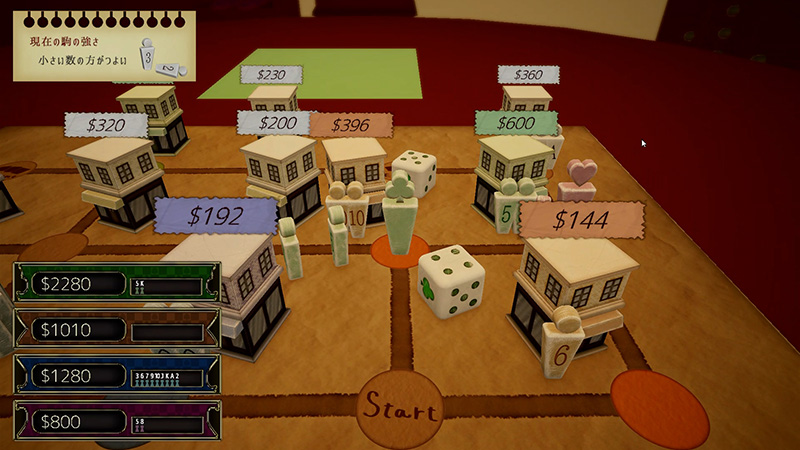800x450 pixels.
Task: Select the $320 property tag
Action: tap(106, 125)
